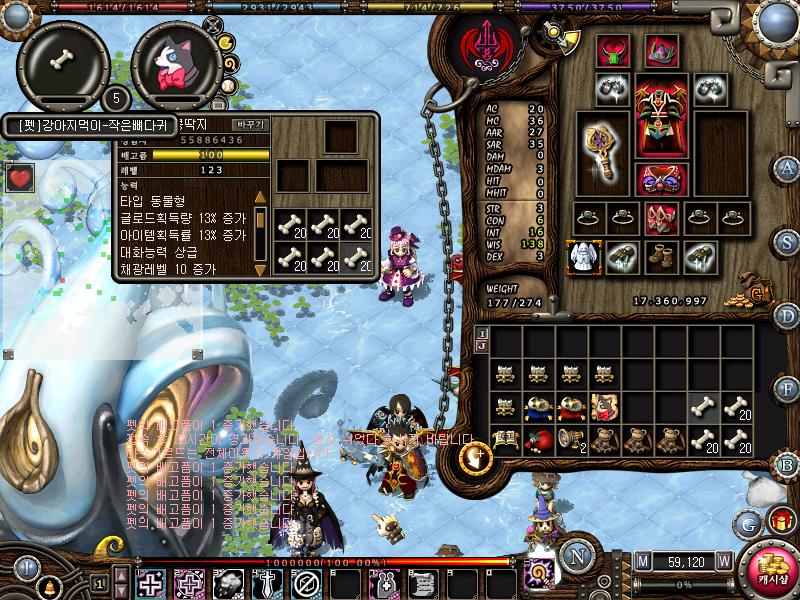Click the 바꾸기 button in the pet panel
Image resolution: width=800 pixels, height=600 pixels.
coord(250,125)
